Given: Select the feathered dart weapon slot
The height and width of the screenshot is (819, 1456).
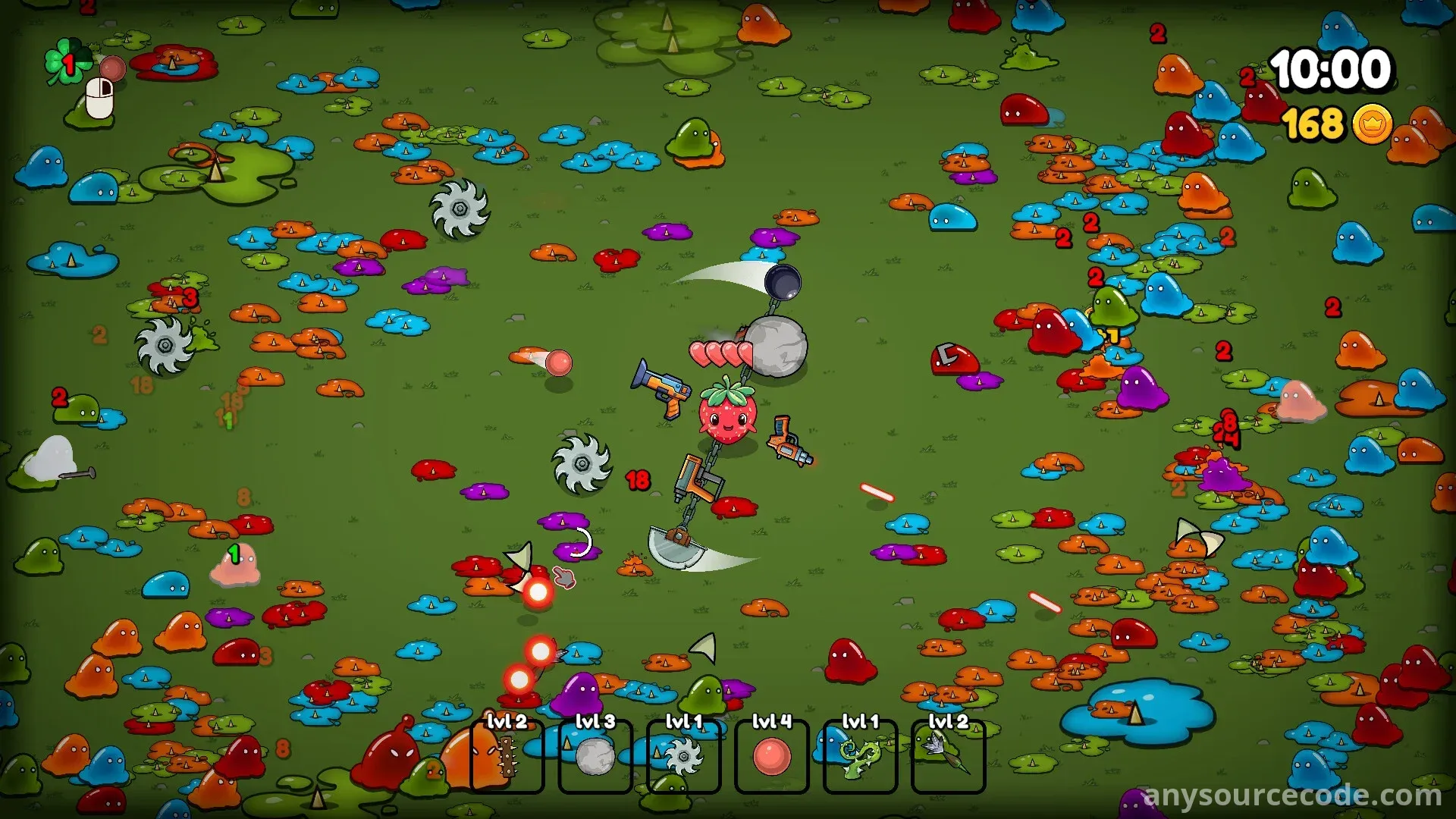Looking at the screenshot, I should pos(948,756).
